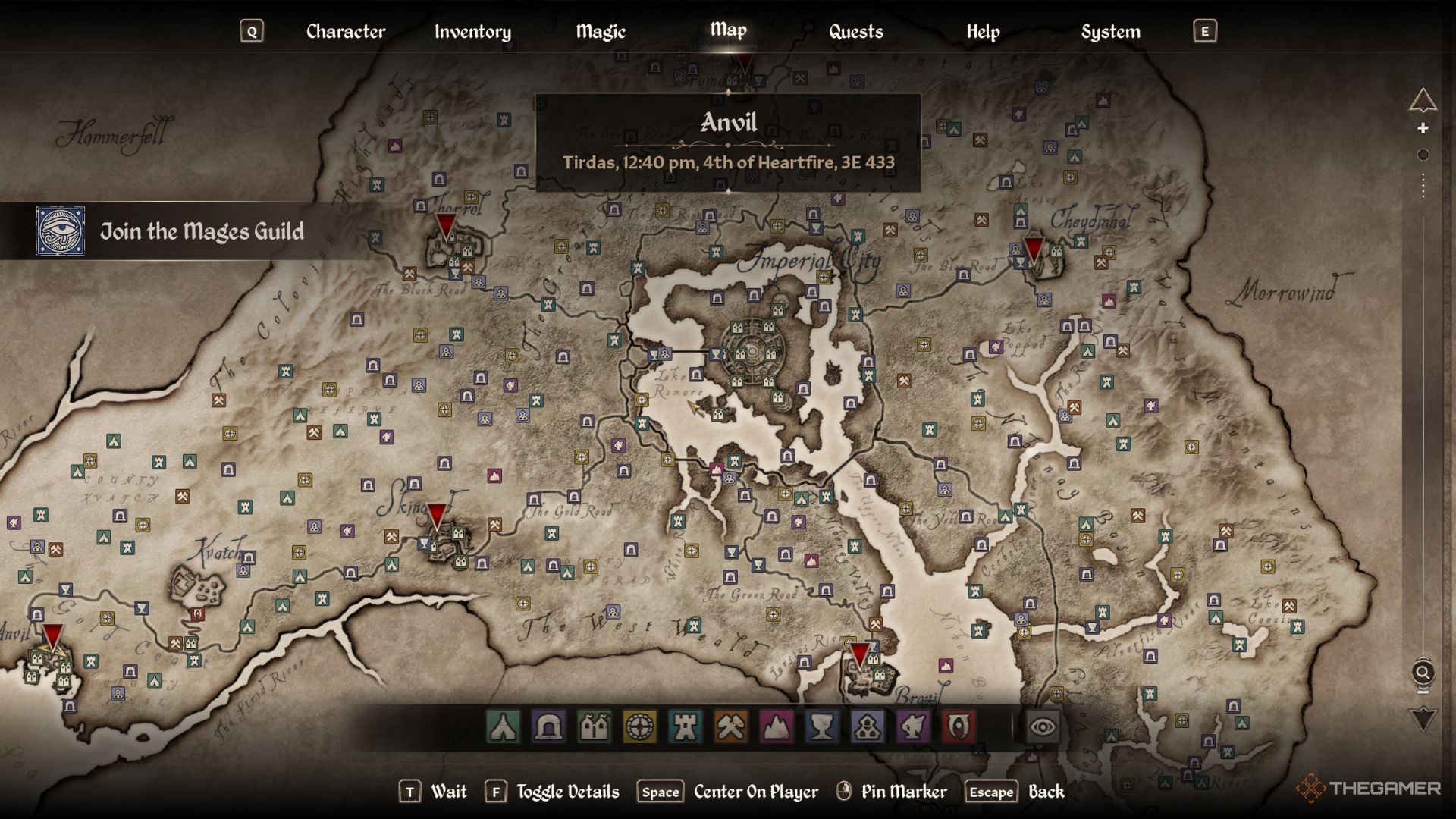Toggle the camp tent map filter
Viewport: 1456px width, 819px height.
(504, 726)
